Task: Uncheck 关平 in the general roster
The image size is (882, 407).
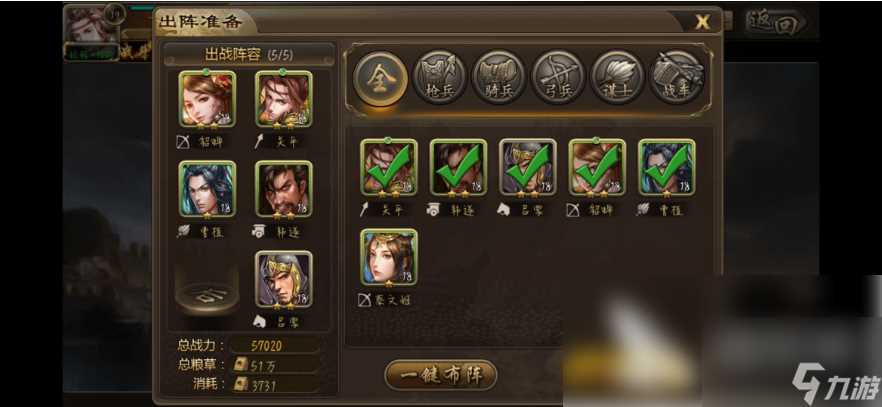Action: 389,168
